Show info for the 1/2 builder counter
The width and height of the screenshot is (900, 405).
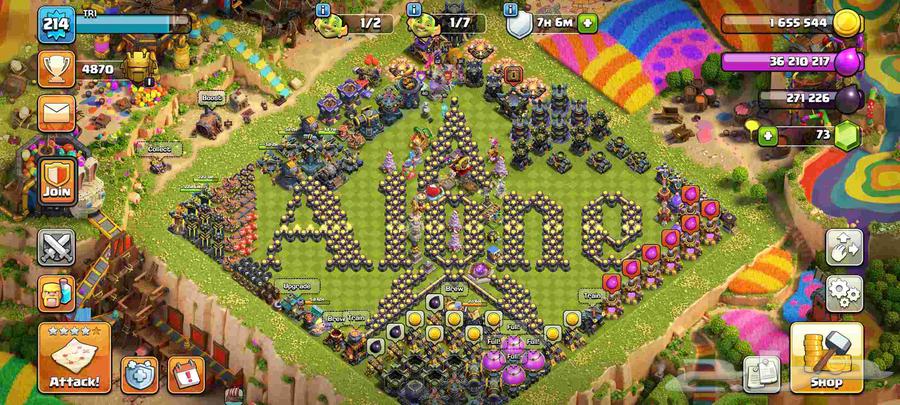(x=323, y=8)
